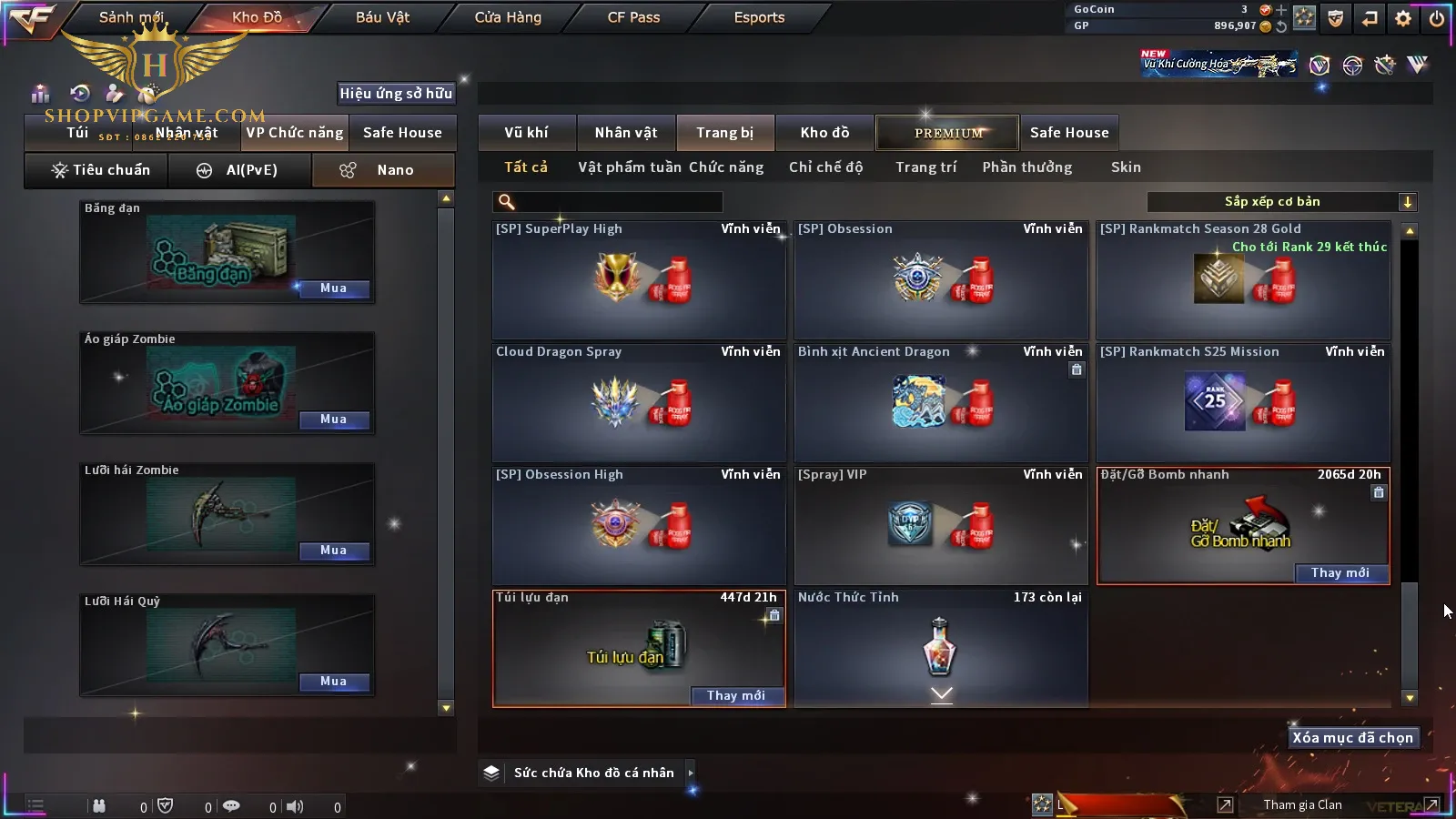Screen dimensions: 1456x819
Task: Open the Cửa Hàng shop menu
Action: coord(508,17)
